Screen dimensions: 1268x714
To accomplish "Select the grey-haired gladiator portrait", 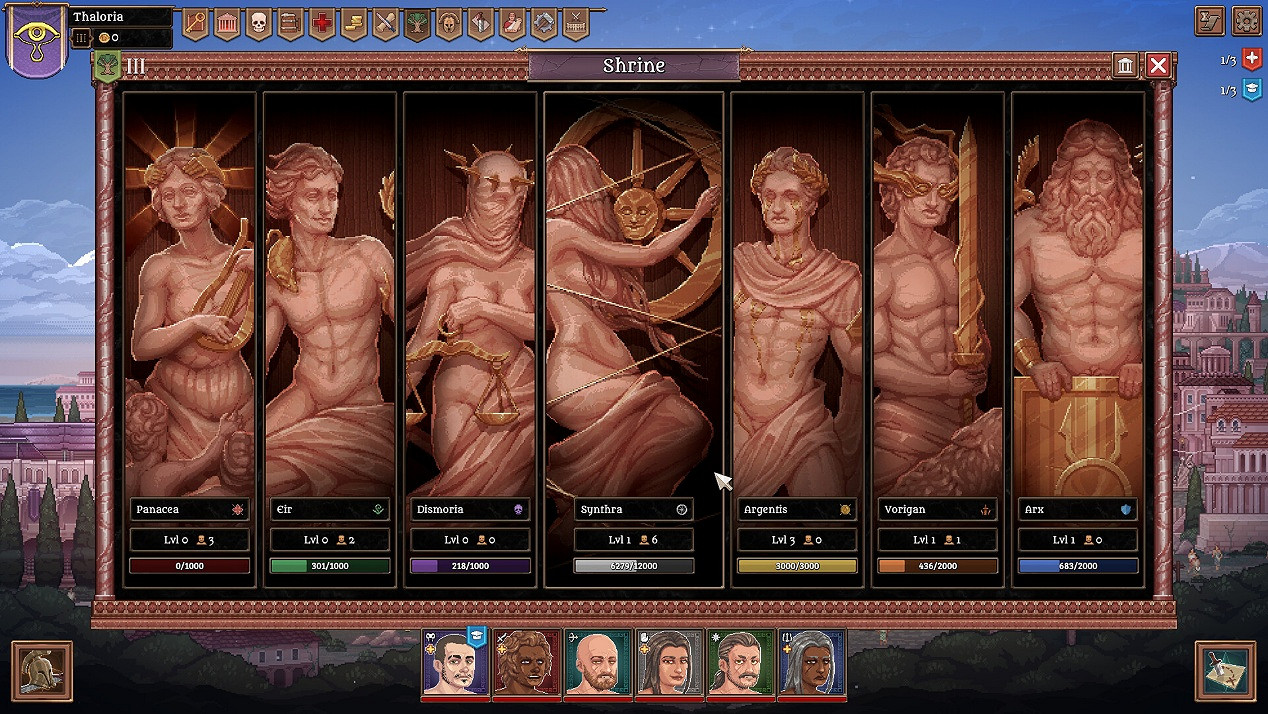I will point(812,662).
